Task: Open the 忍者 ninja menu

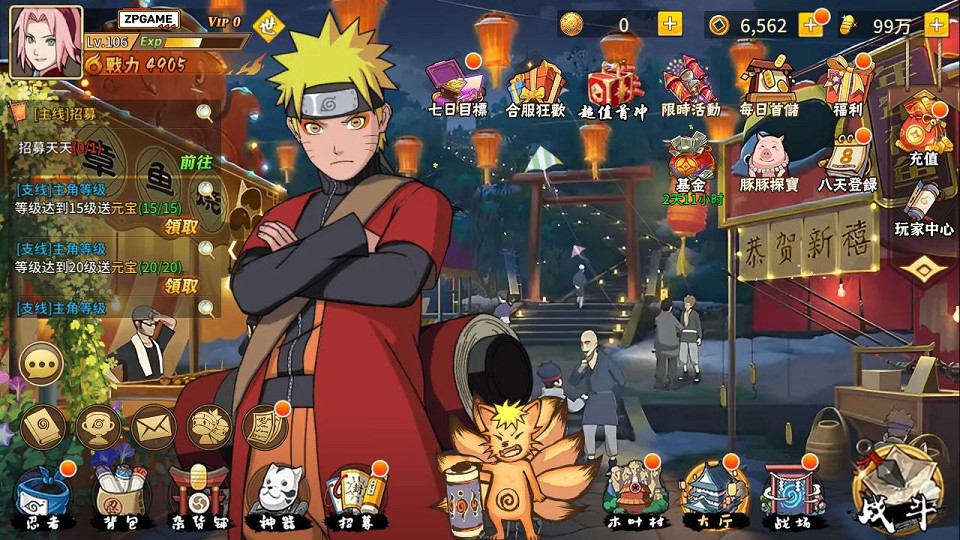Action: pyautogui.click(x=43, y=495)
